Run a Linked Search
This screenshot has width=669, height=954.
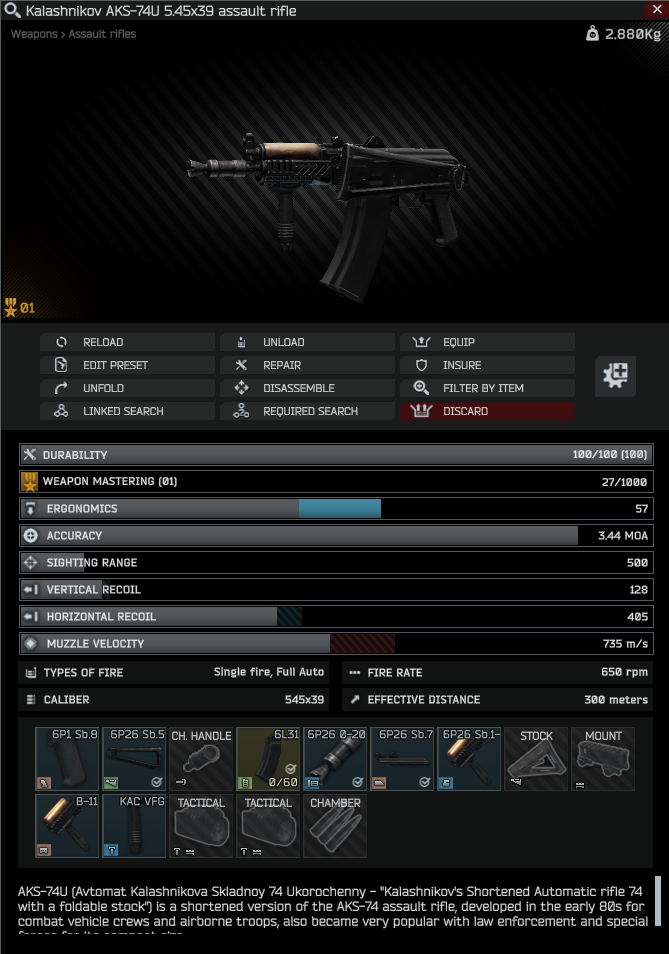(127, 411)
